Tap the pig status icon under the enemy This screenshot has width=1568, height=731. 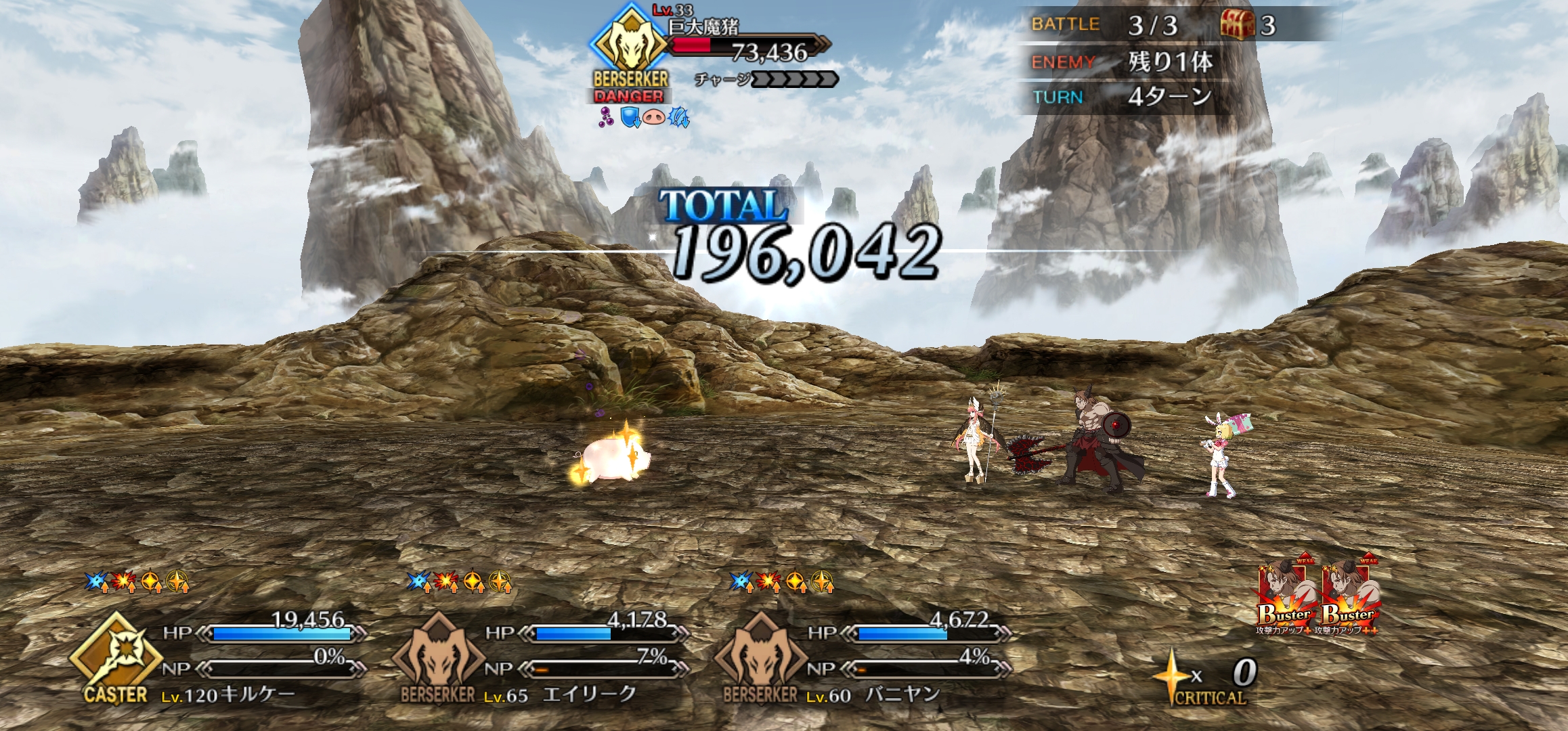click(654, 117)
